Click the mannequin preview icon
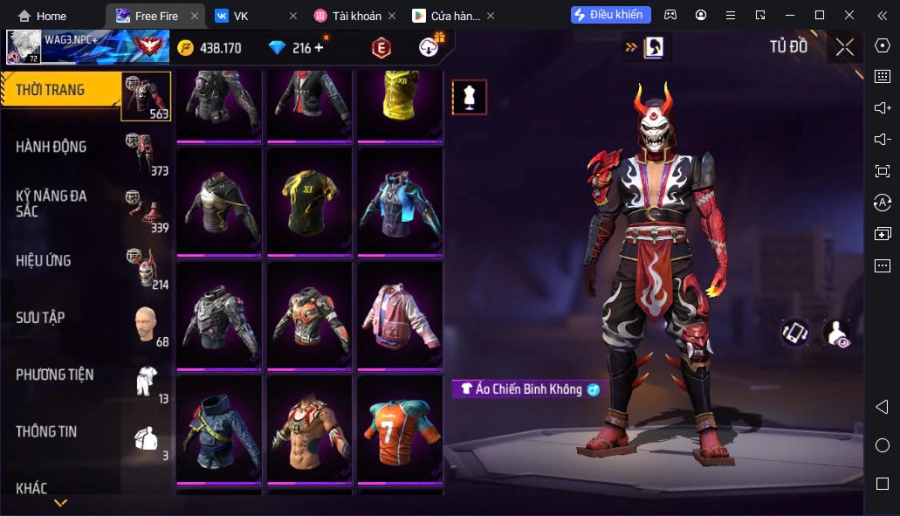This screenshot has width=900, height=516. tap(469, 97)
